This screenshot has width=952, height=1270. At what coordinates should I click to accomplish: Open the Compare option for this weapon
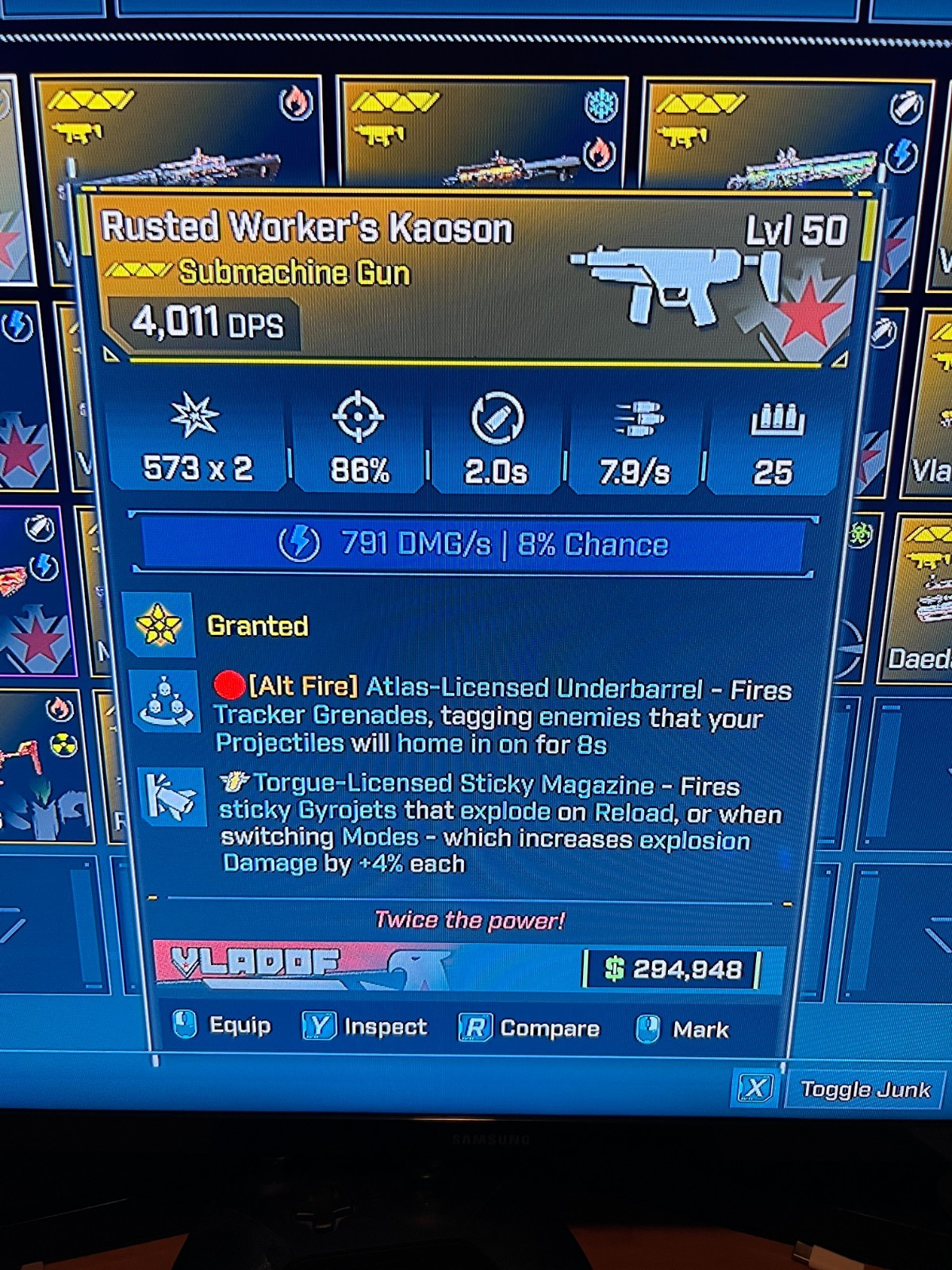coord(529,1028)
